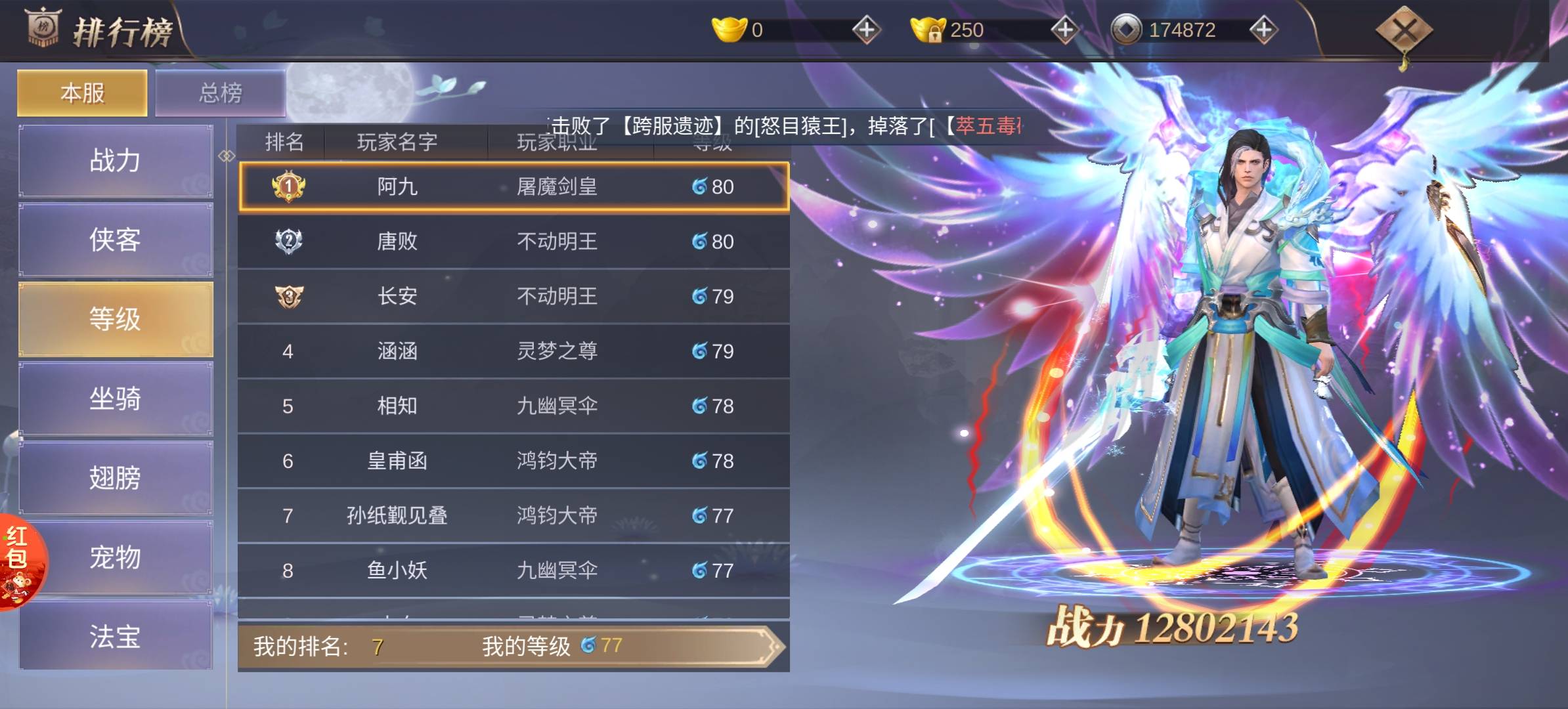
Task: Open the 坐骑 mount ranking
Action: (116, 398)
